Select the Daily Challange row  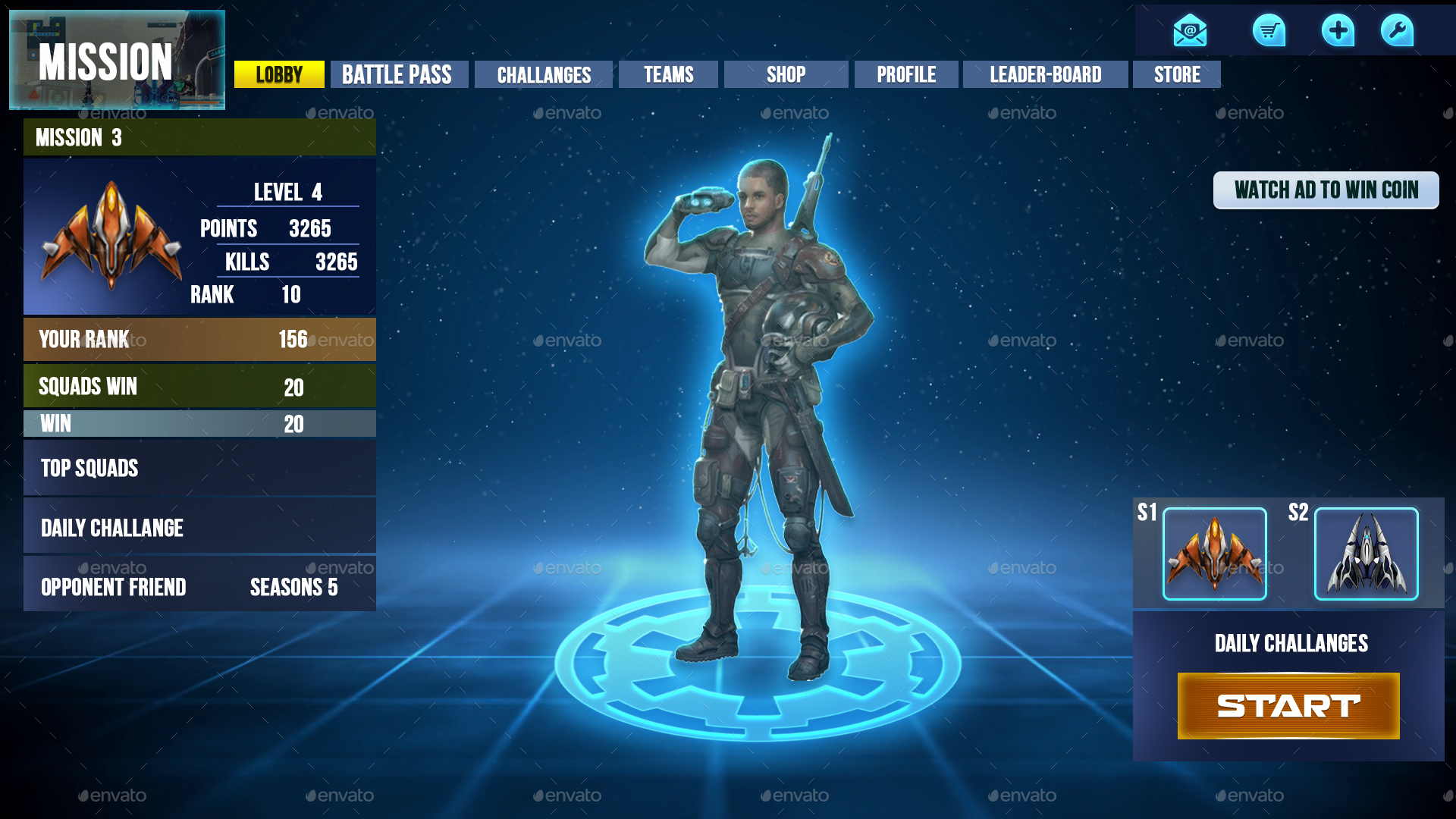(x=199, y=527)
